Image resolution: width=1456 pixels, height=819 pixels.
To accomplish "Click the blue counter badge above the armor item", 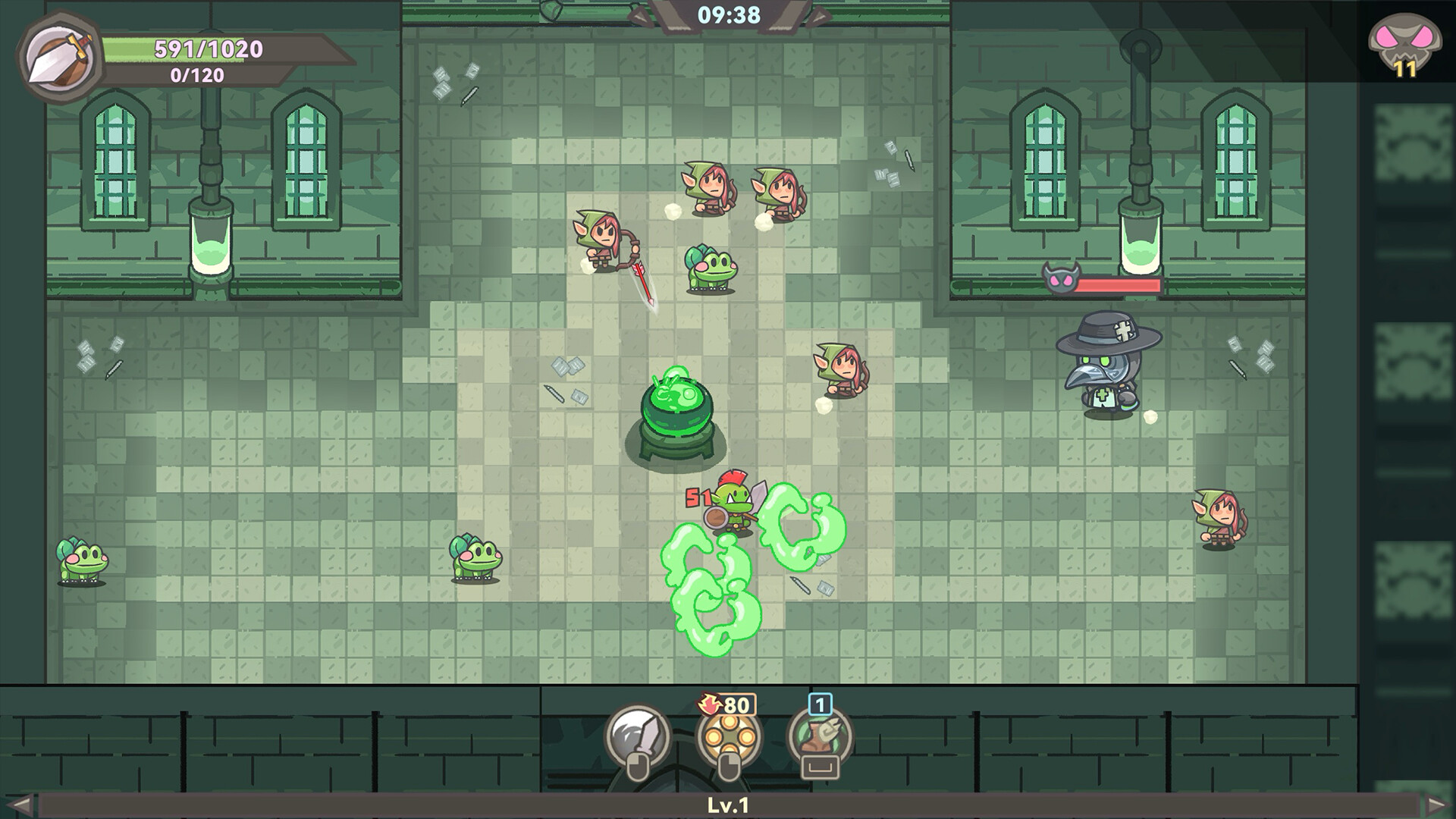I will click(819, 704).
